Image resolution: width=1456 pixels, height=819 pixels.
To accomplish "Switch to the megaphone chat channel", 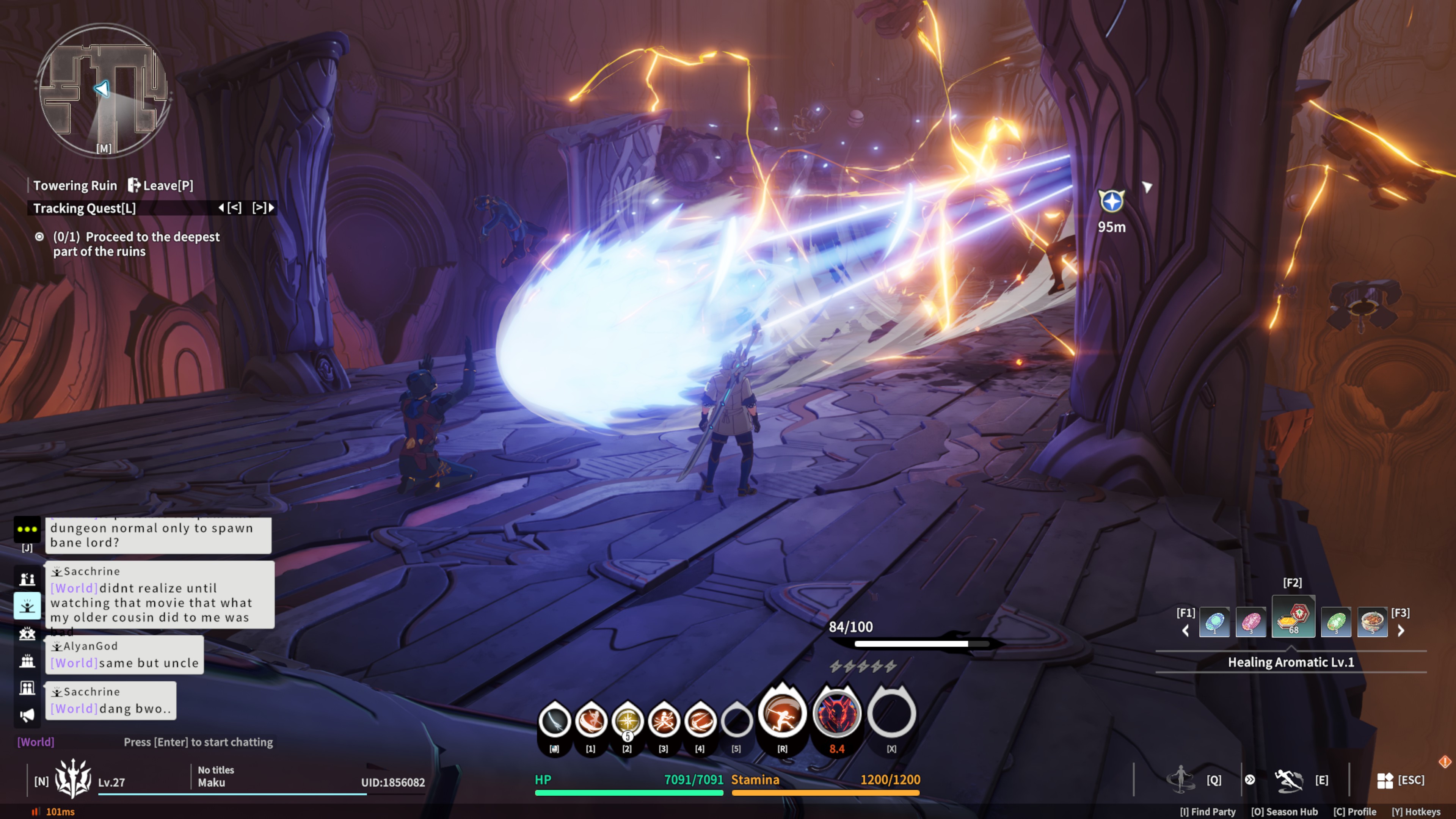I will click(27, 715).
